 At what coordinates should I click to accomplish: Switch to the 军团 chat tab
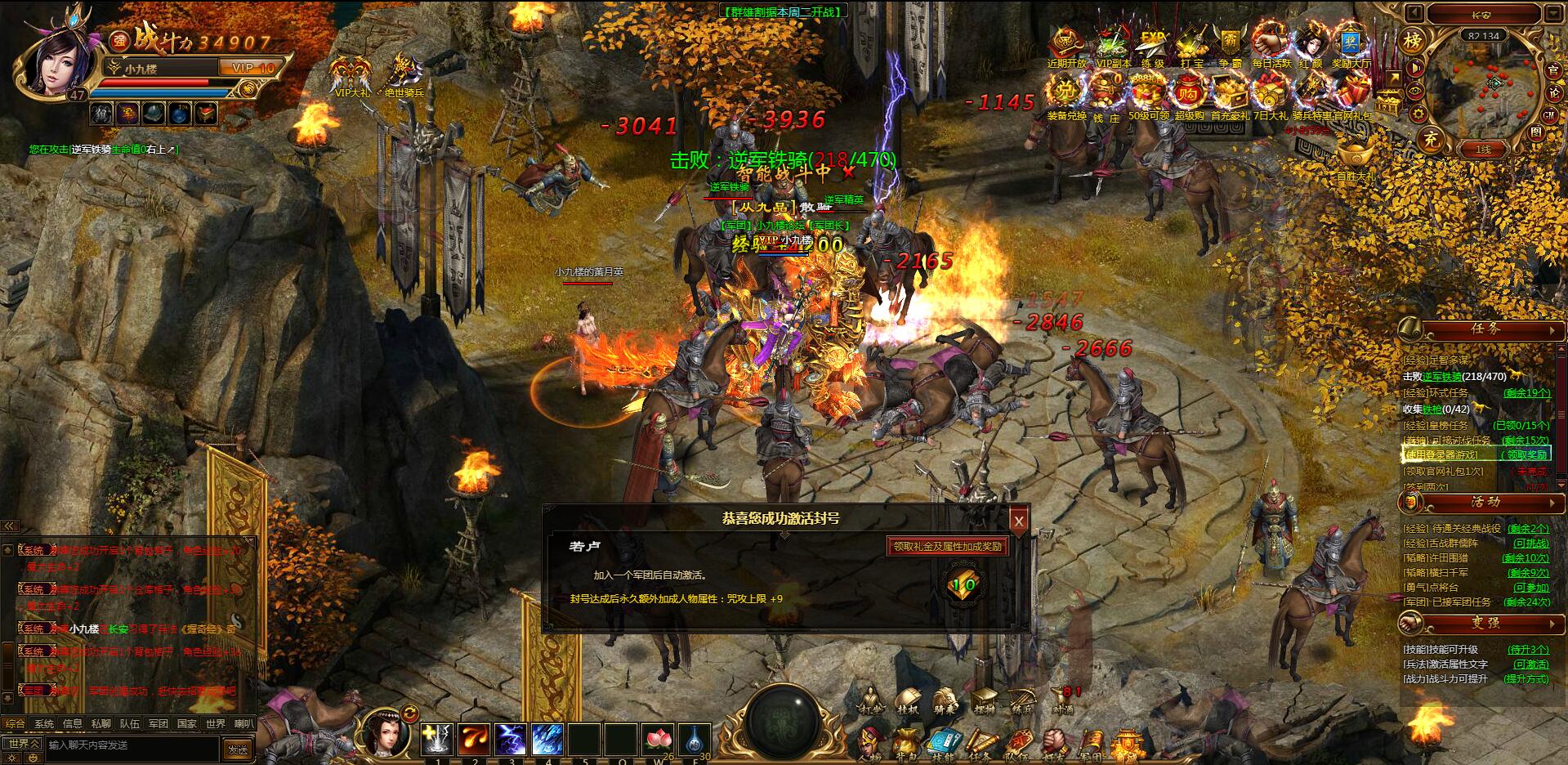point(158,723)
